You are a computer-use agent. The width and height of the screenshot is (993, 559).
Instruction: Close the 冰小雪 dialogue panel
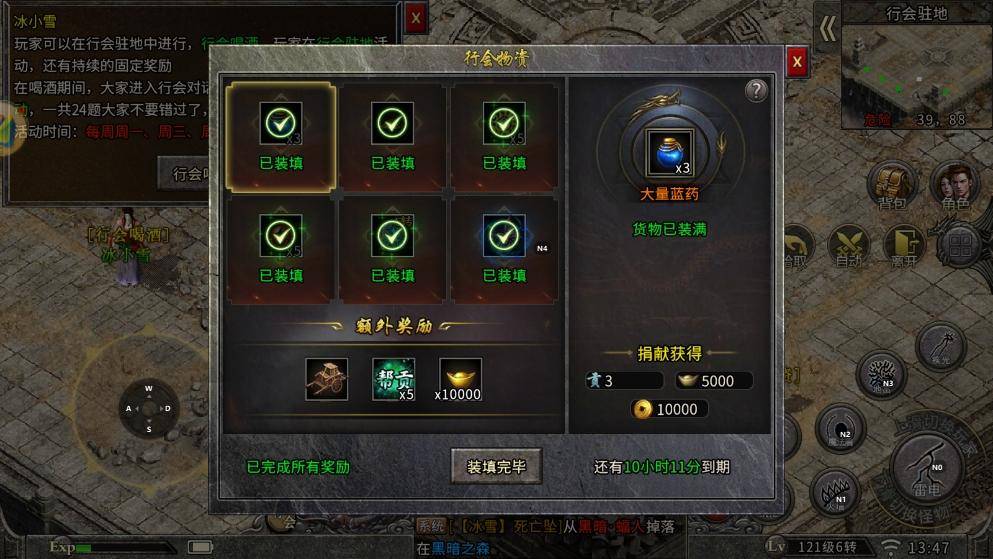click(416, 17)
